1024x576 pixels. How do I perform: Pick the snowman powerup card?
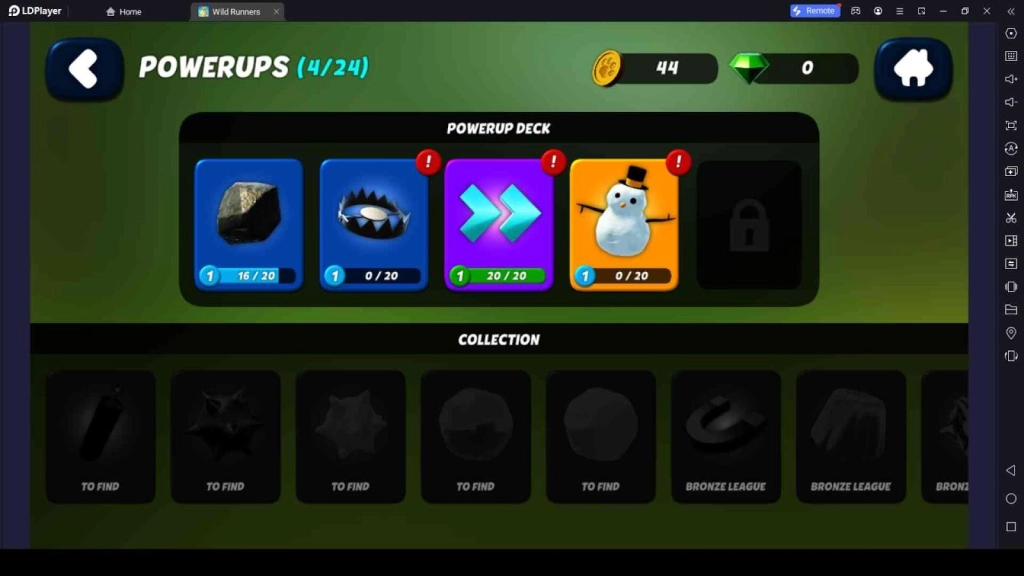[x=624, y=224]
